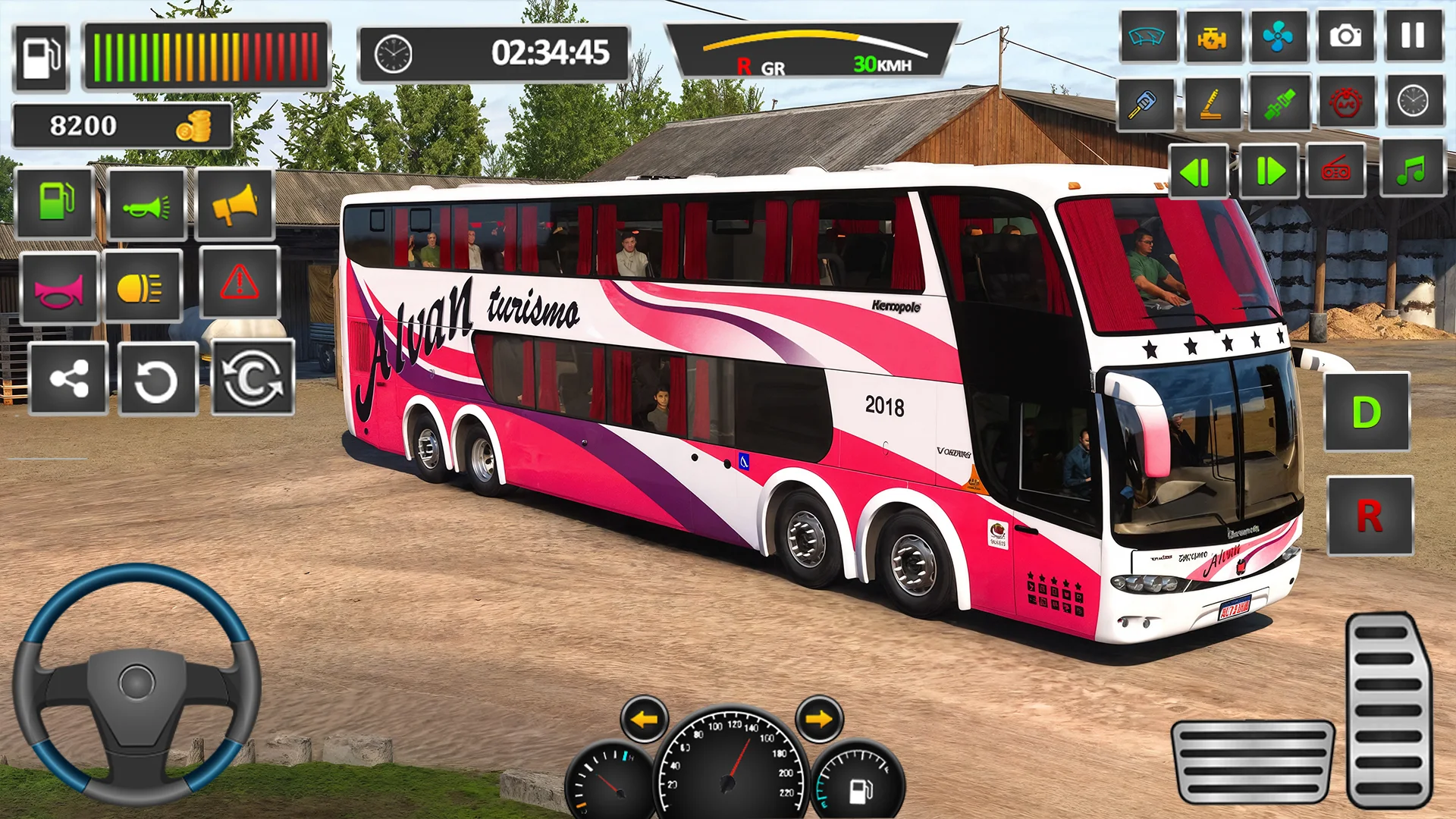The width and height of the screenshot is (1456, 819).
Task: Play the next music track
Action: (x=1269, y=171)
